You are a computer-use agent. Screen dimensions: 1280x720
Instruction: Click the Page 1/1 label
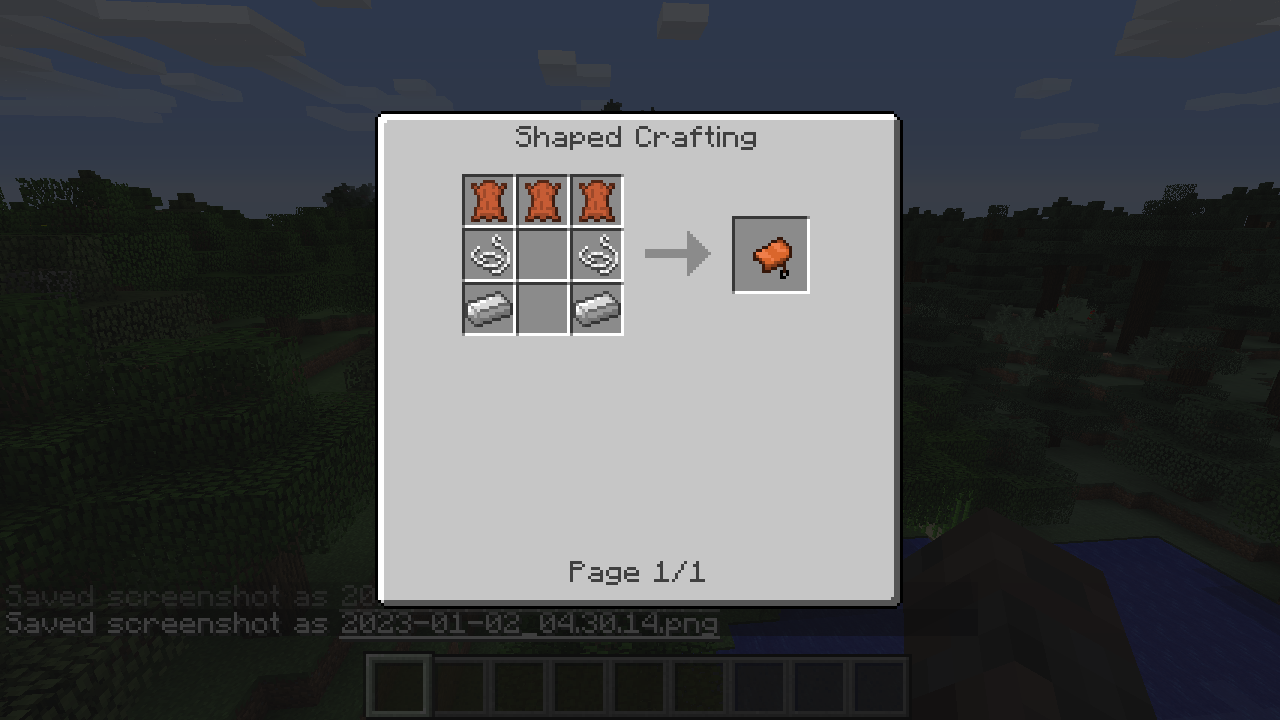pyautogui.click(x=637, y=572)
